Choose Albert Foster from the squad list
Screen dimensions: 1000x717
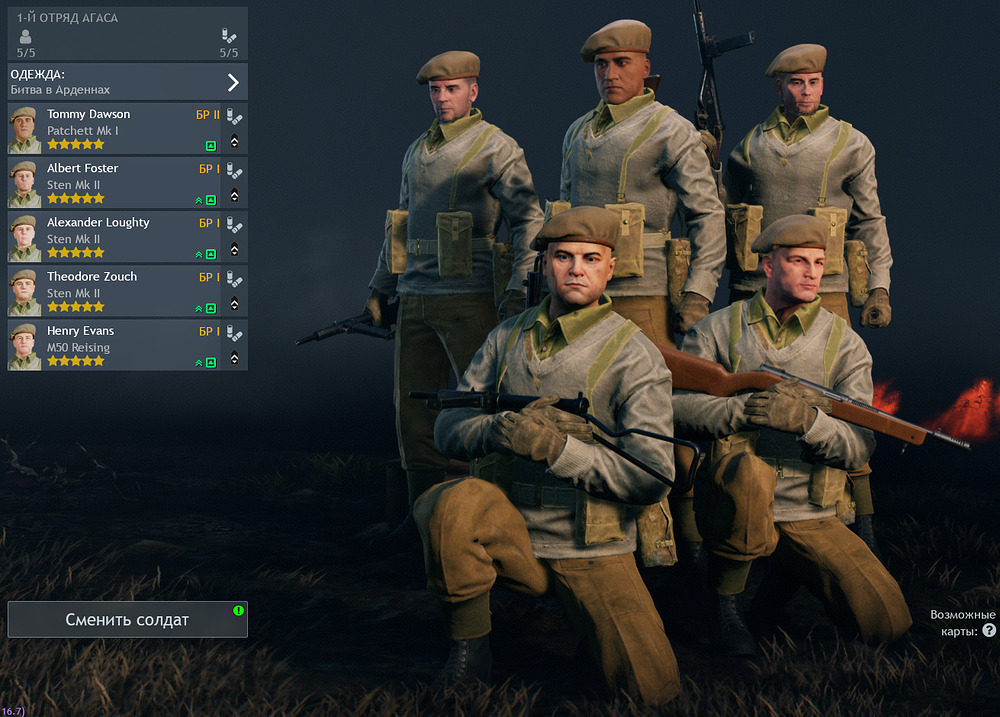point(115,184)
